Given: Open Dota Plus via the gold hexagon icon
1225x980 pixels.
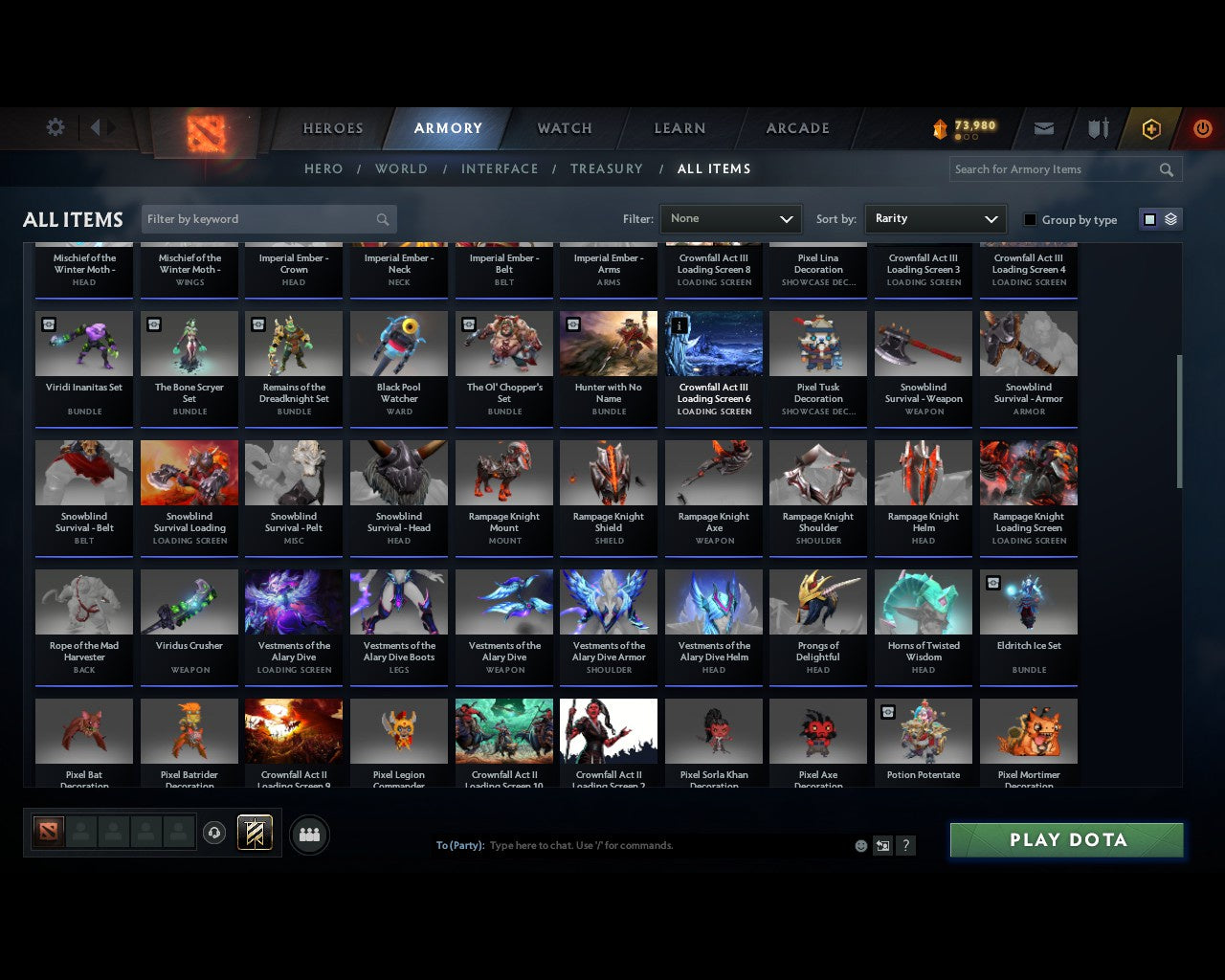Looking at the screenshot, I should coord(1151,127).
